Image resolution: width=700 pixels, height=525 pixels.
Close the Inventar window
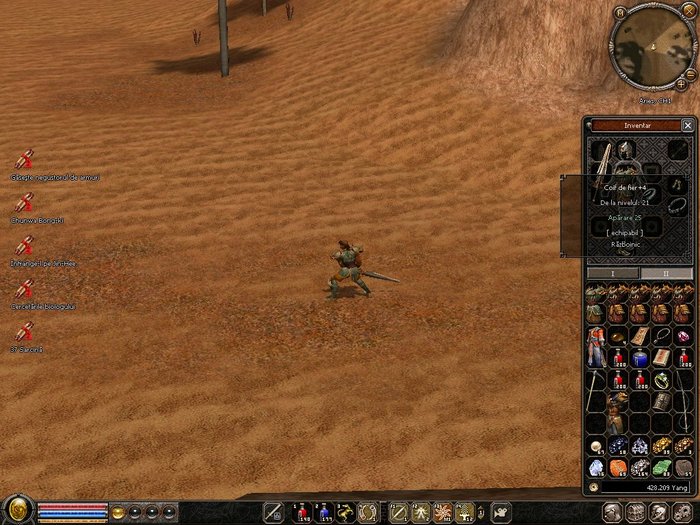tap(687, 125)
